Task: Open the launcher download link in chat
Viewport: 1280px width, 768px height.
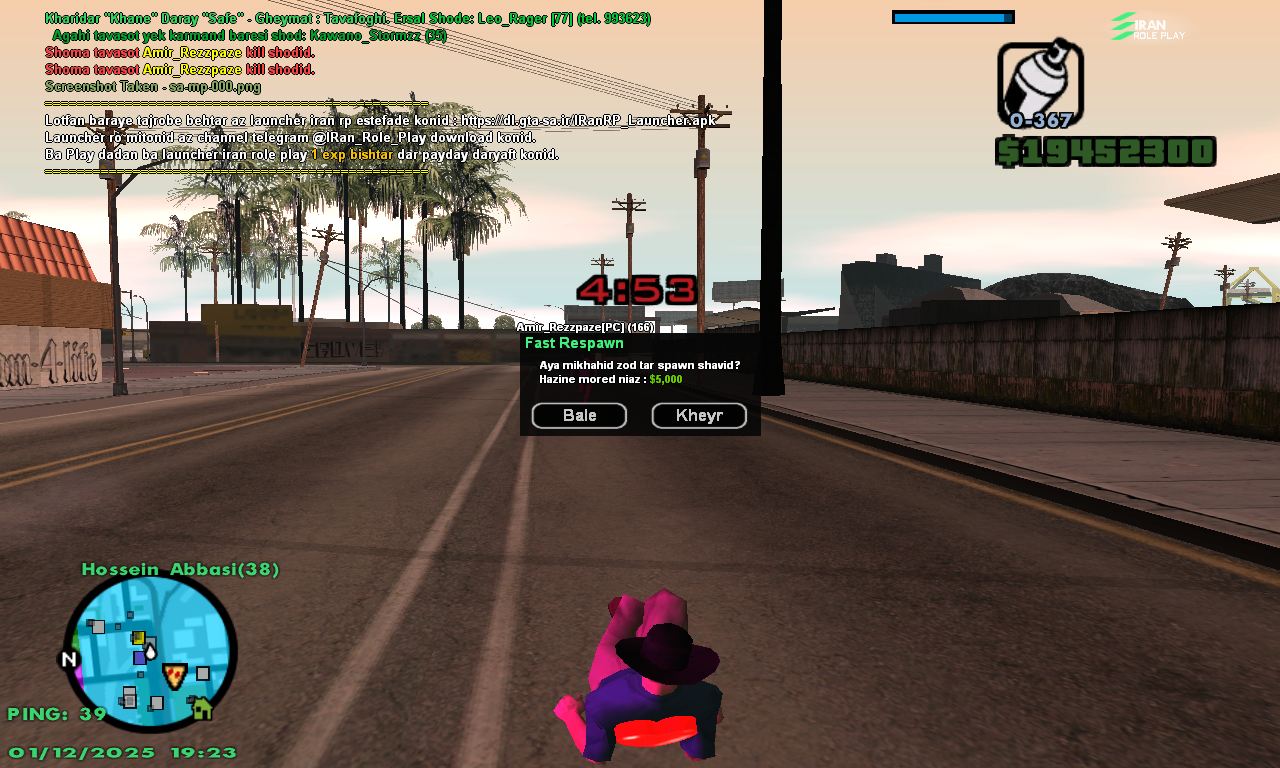Action: pyautogui.click(x=588, y=120)
